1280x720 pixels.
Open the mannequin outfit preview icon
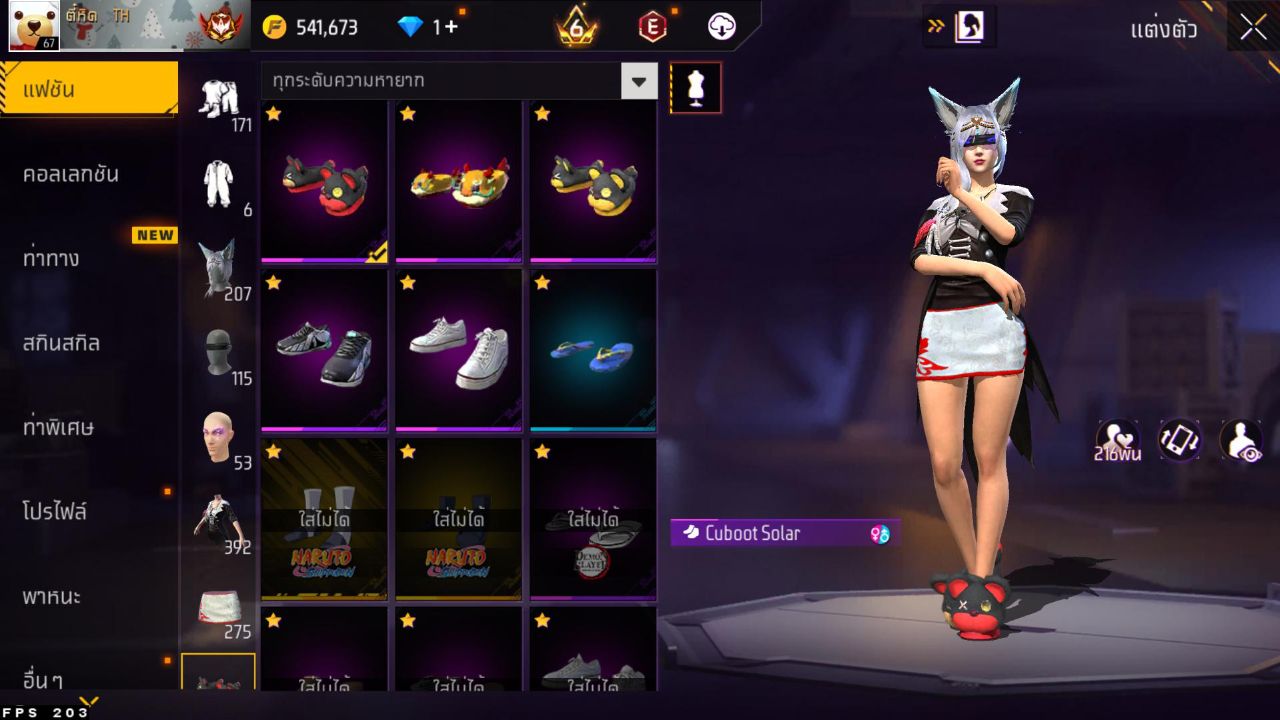[x=695, y=87]
